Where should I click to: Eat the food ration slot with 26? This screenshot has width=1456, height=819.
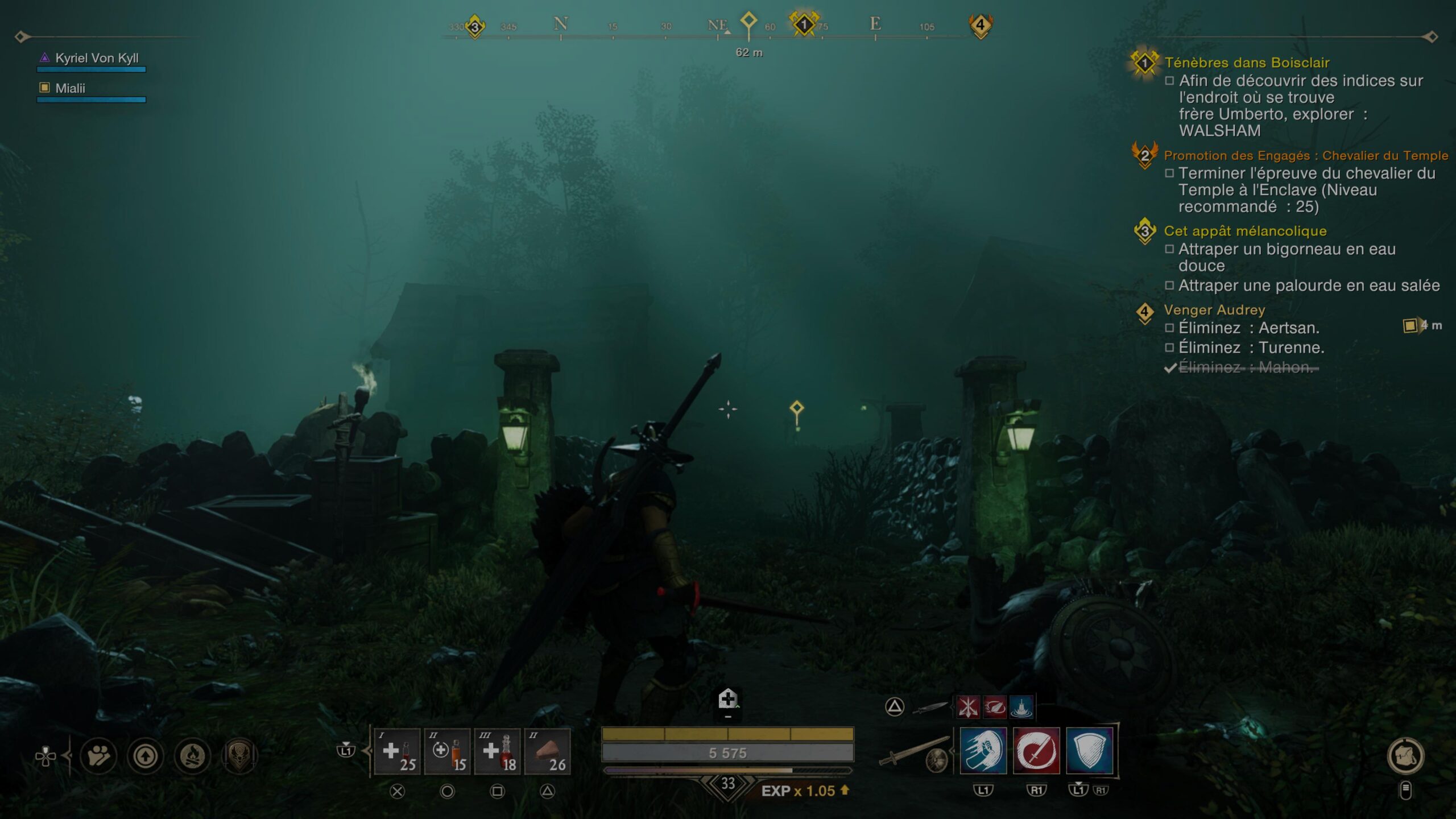point(548,752)
